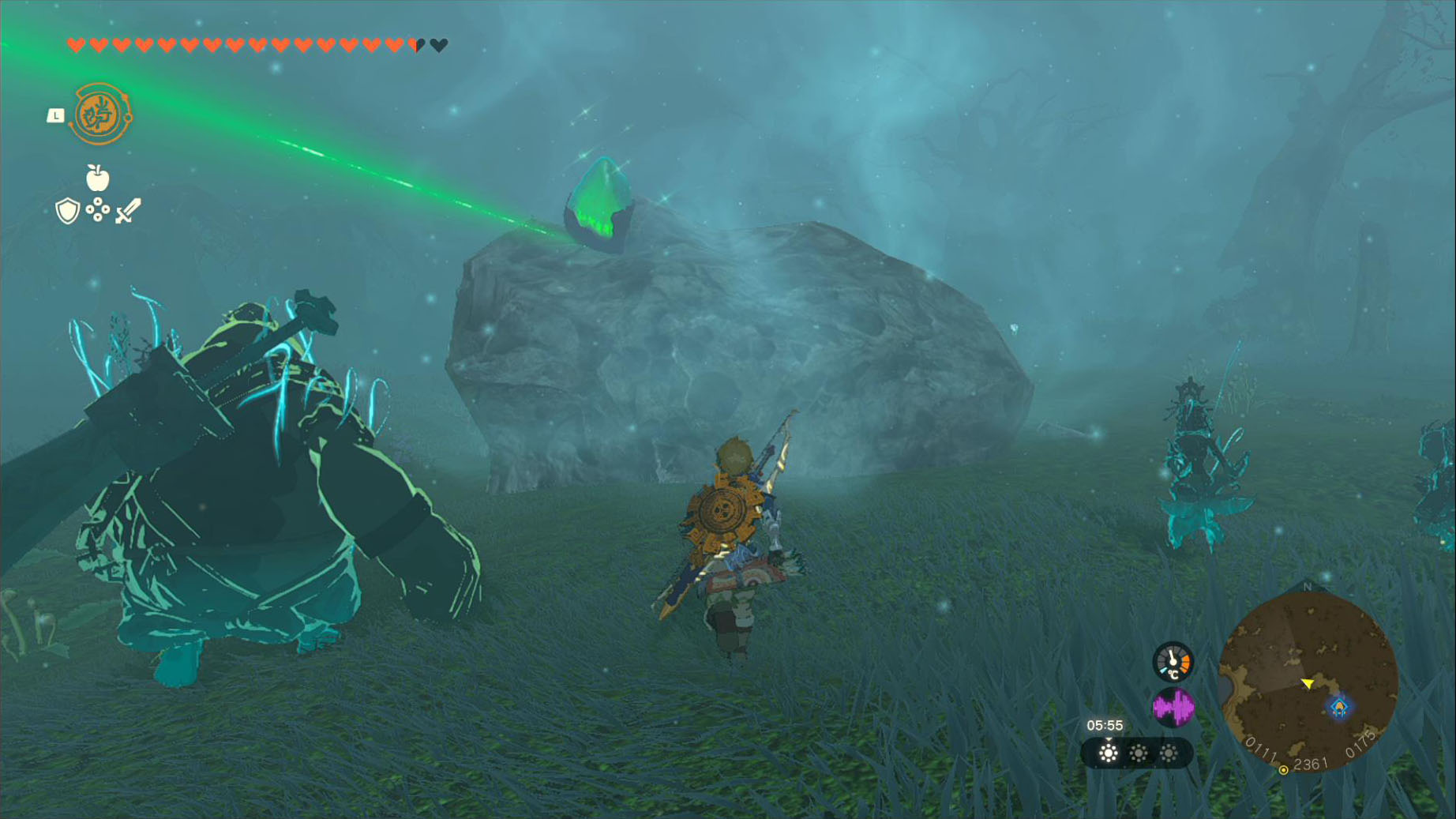Select the apple item shortcut icon
This screenshot has height=819, width=1456.
tap(97, 178)
